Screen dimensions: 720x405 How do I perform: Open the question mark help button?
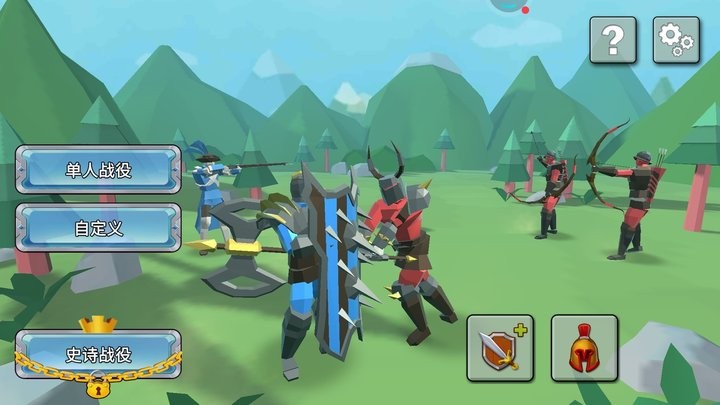pyautogui.click(x=613, y=41)
